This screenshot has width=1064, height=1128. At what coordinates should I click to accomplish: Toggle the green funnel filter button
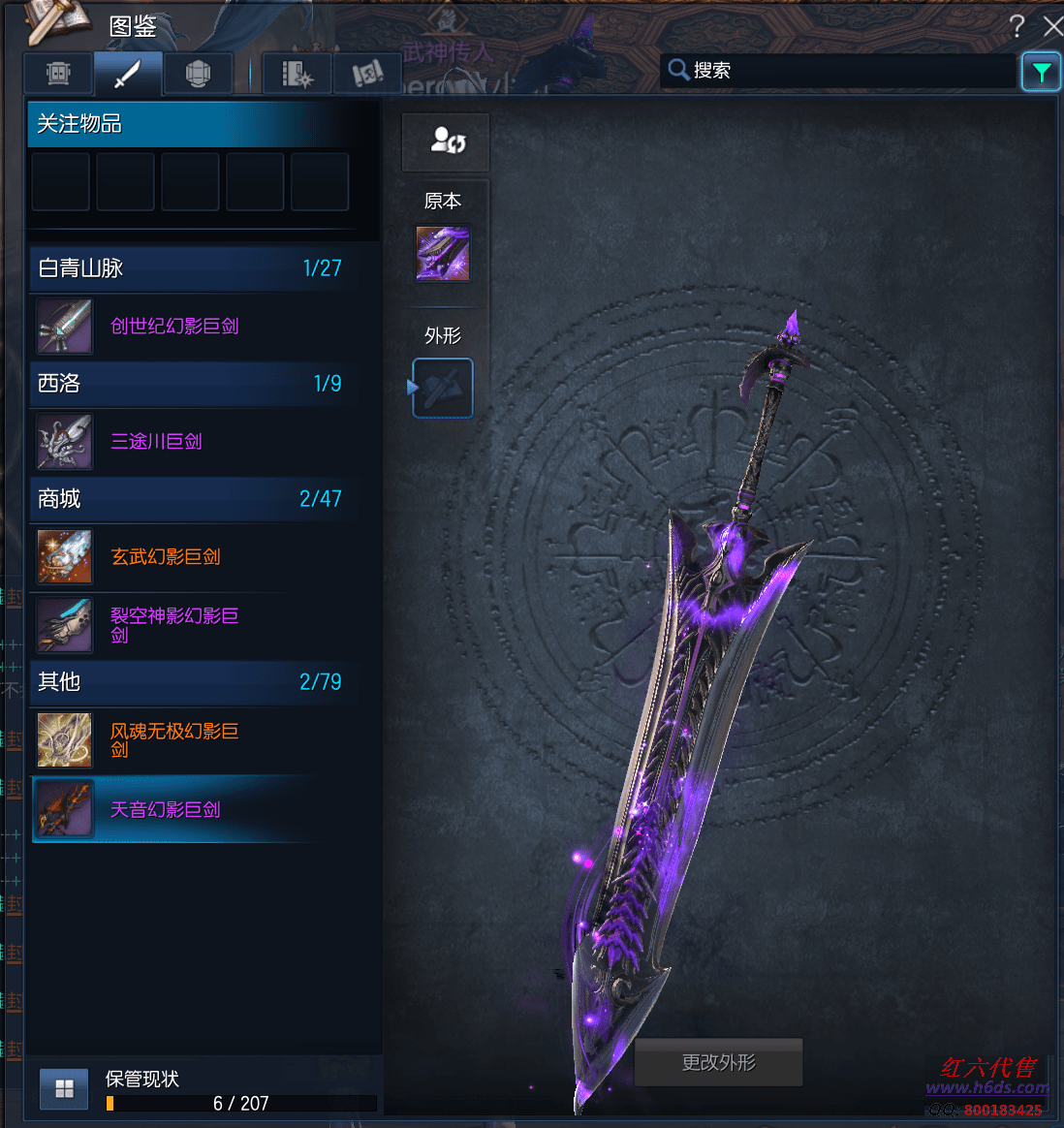pyautogui.click(x=1042, y=72)
